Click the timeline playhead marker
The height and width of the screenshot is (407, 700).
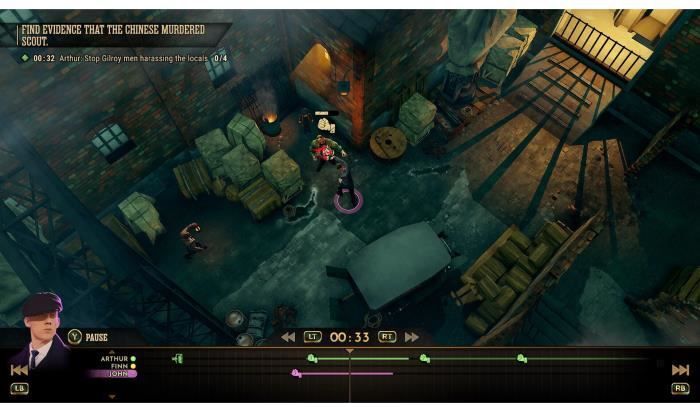[349, 351]
